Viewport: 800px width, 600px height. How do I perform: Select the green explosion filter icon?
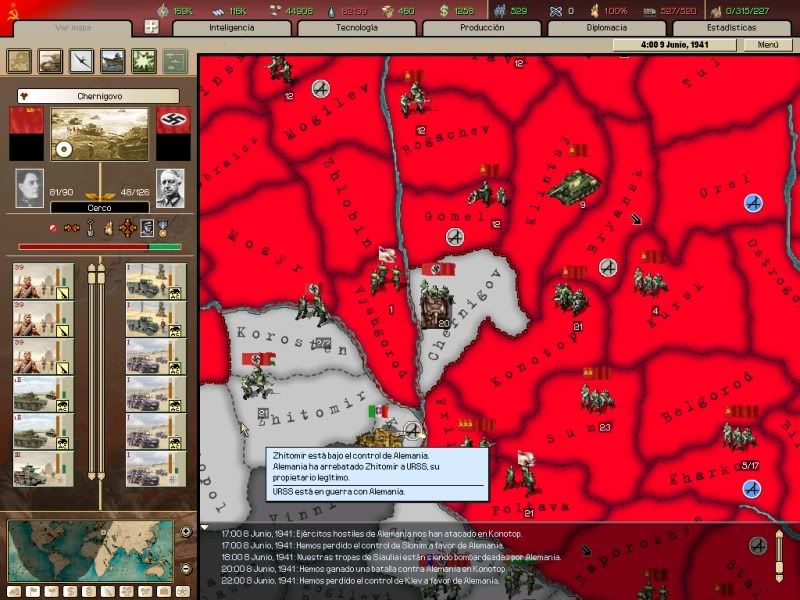pyautogui.click(x=143, y=60)
